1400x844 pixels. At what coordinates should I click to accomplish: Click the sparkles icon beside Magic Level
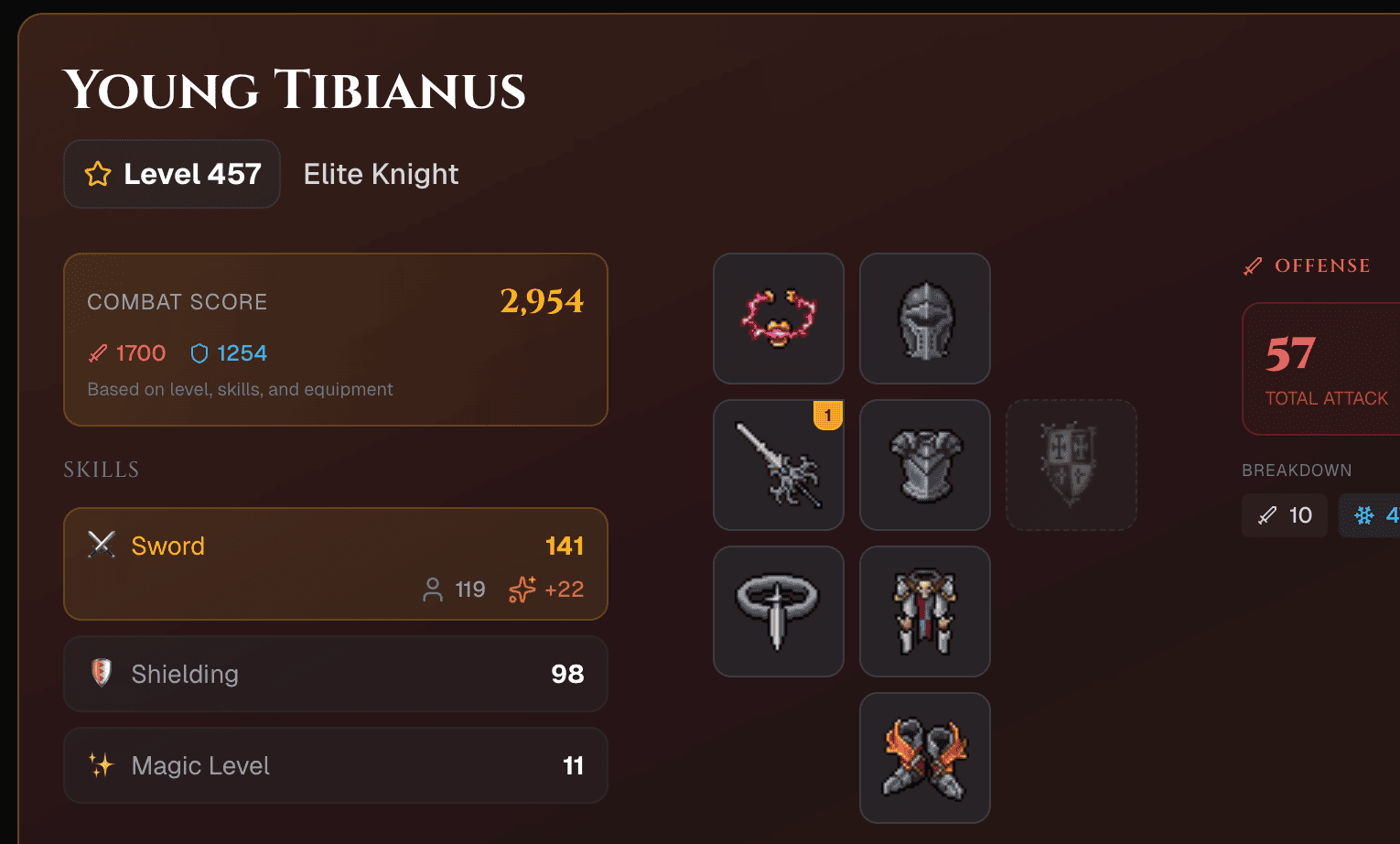102,765
